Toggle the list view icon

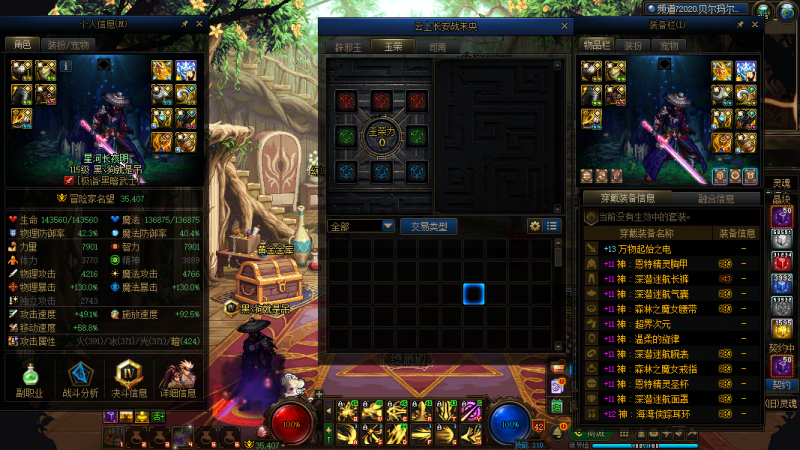pyautogui.click(x=553, y=226)
